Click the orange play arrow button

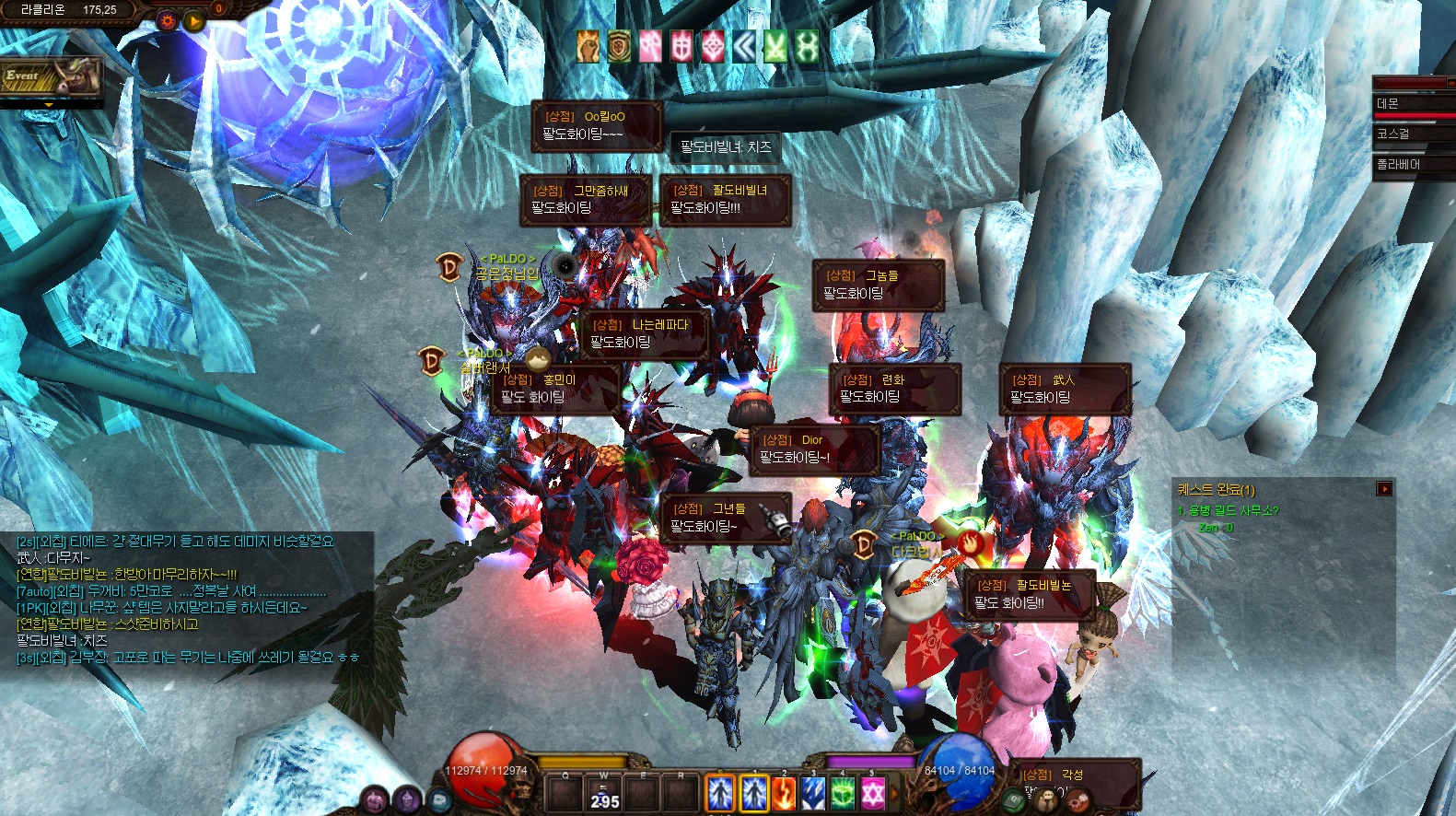(x=193, y=20)
